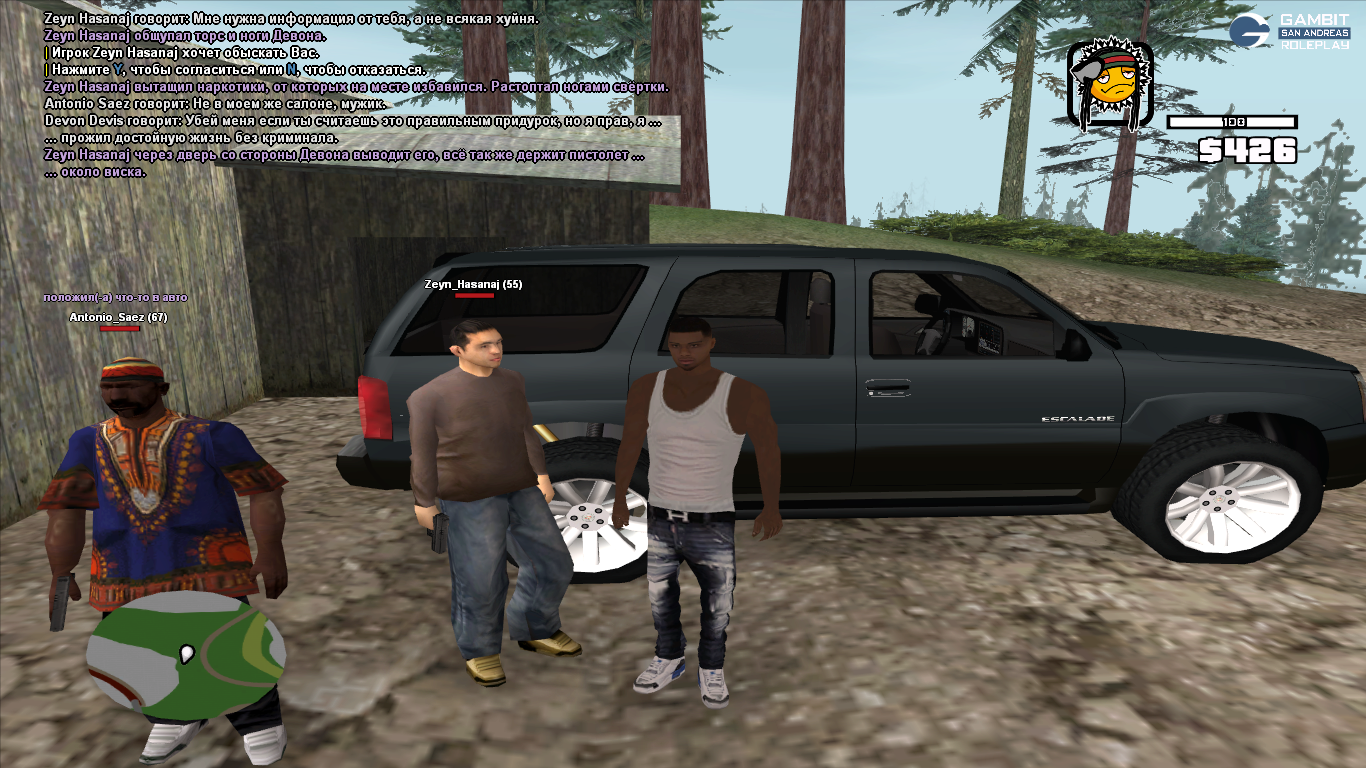Select the Zeyn_Hasanaj (55) player nametag

[473, 285]
